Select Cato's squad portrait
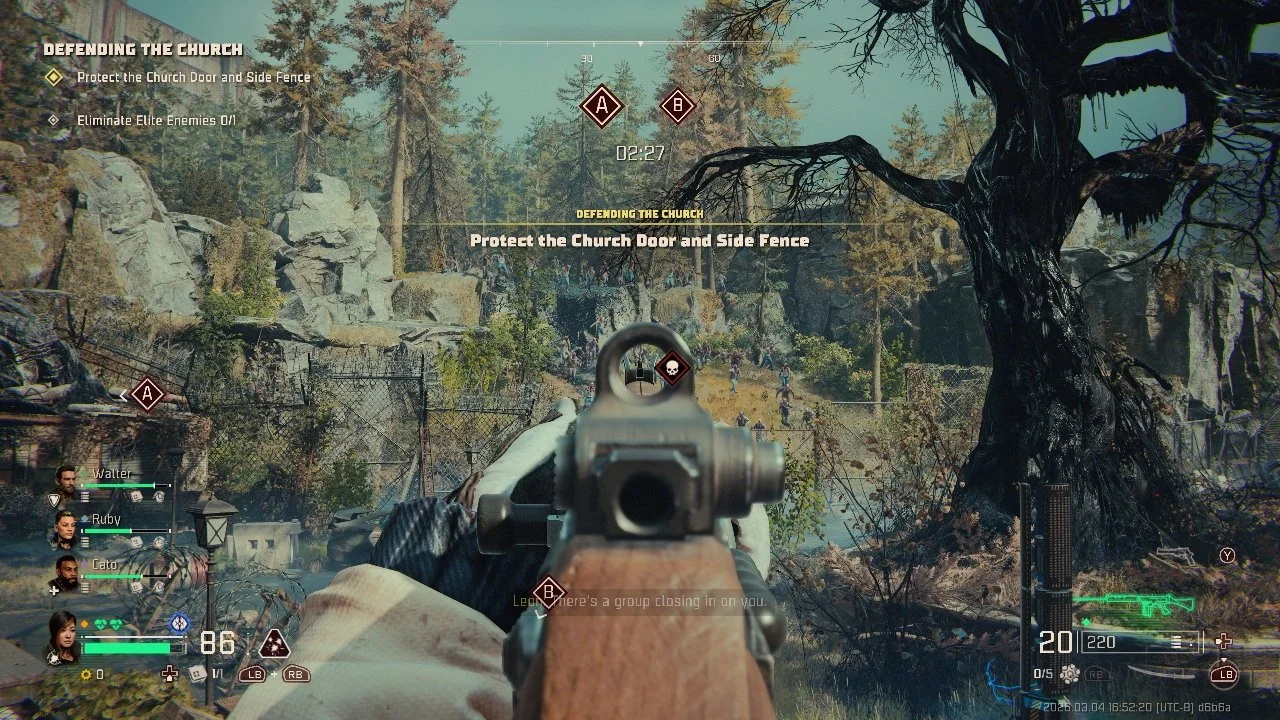 66,574
